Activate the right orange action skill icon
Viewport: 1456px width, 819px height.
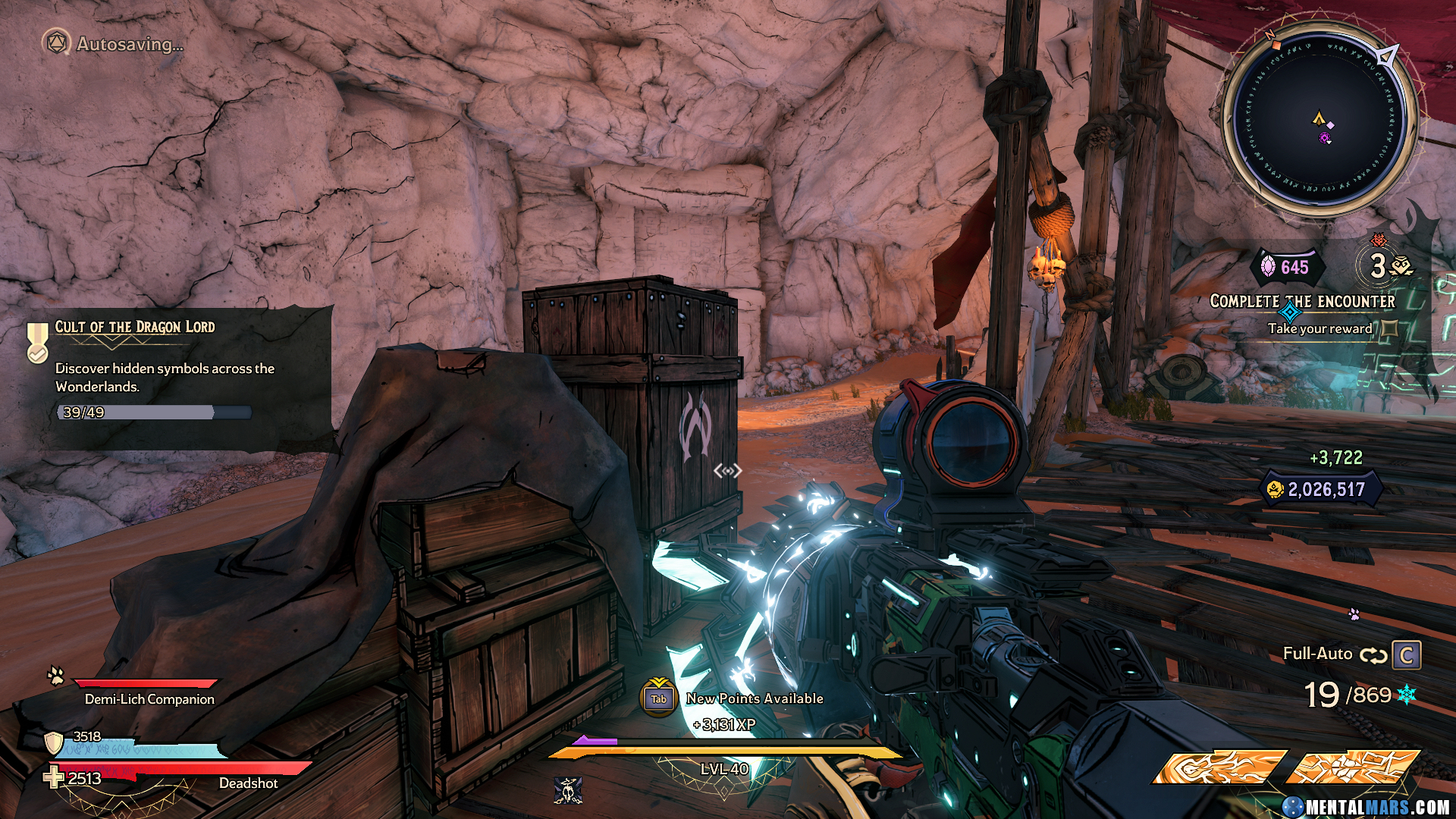(x=1354, y=767)
